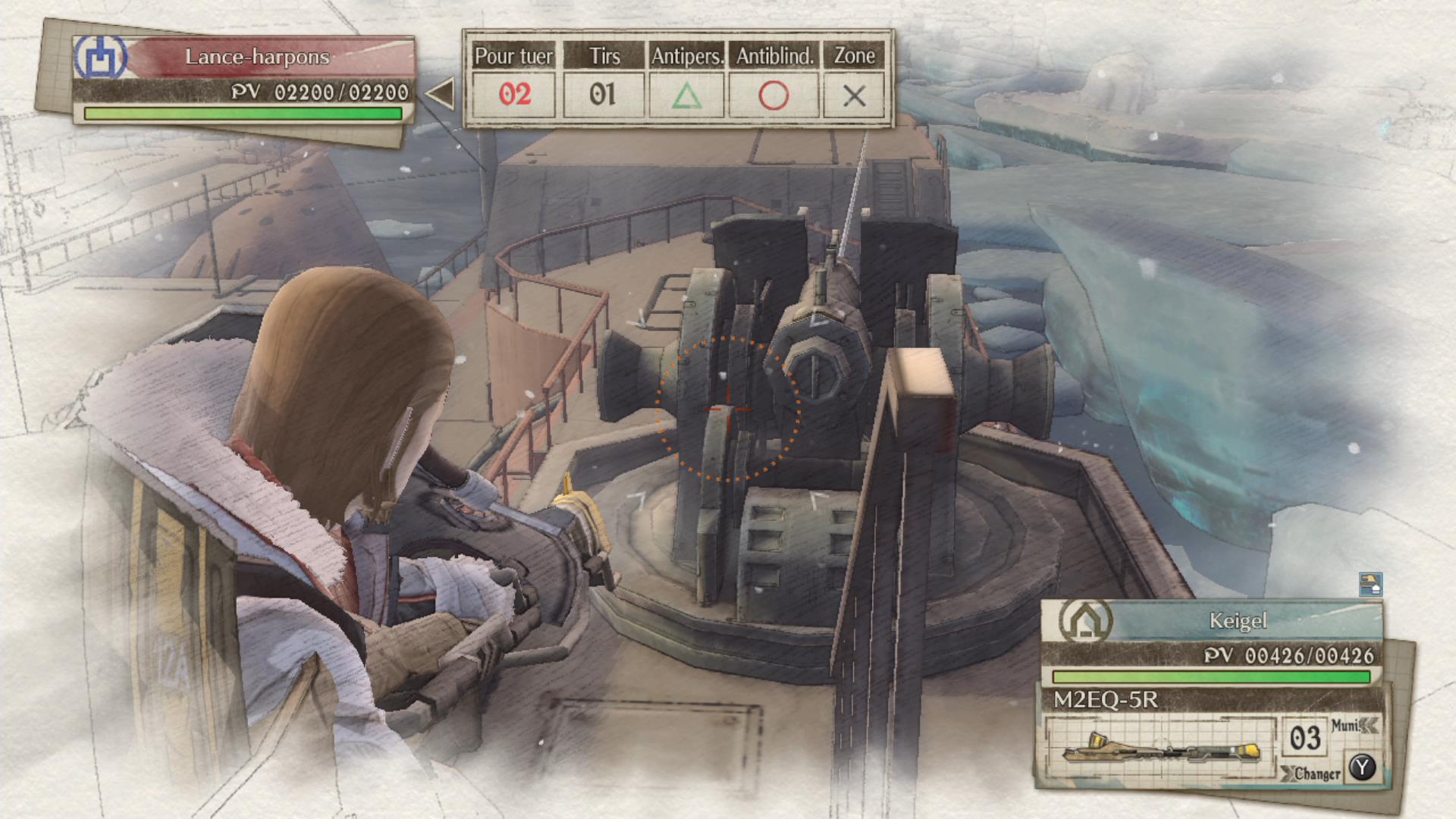Select the blue enemy faction emblem icon

click(102, 55)
